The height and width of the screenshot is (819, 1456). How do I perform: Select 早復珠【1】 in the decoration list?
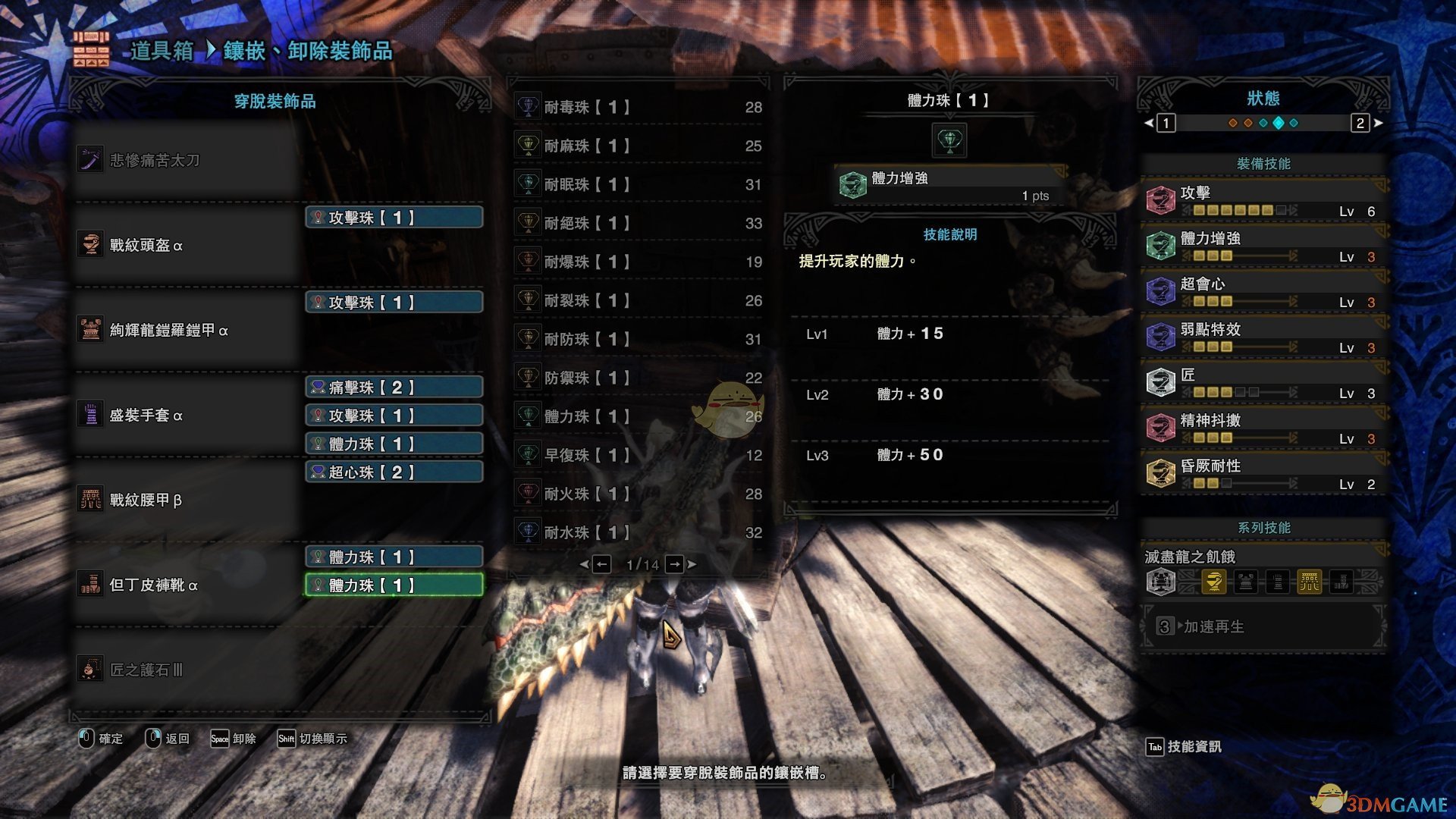pyautogui.click(x=639, y=455)
